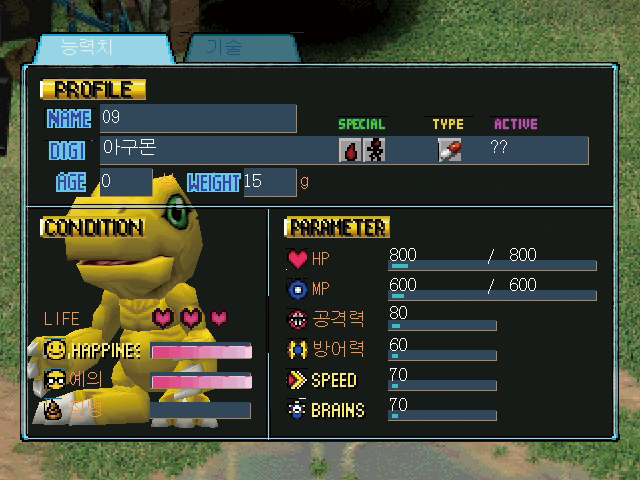Click the fighter figure special icon

point(374,150)
